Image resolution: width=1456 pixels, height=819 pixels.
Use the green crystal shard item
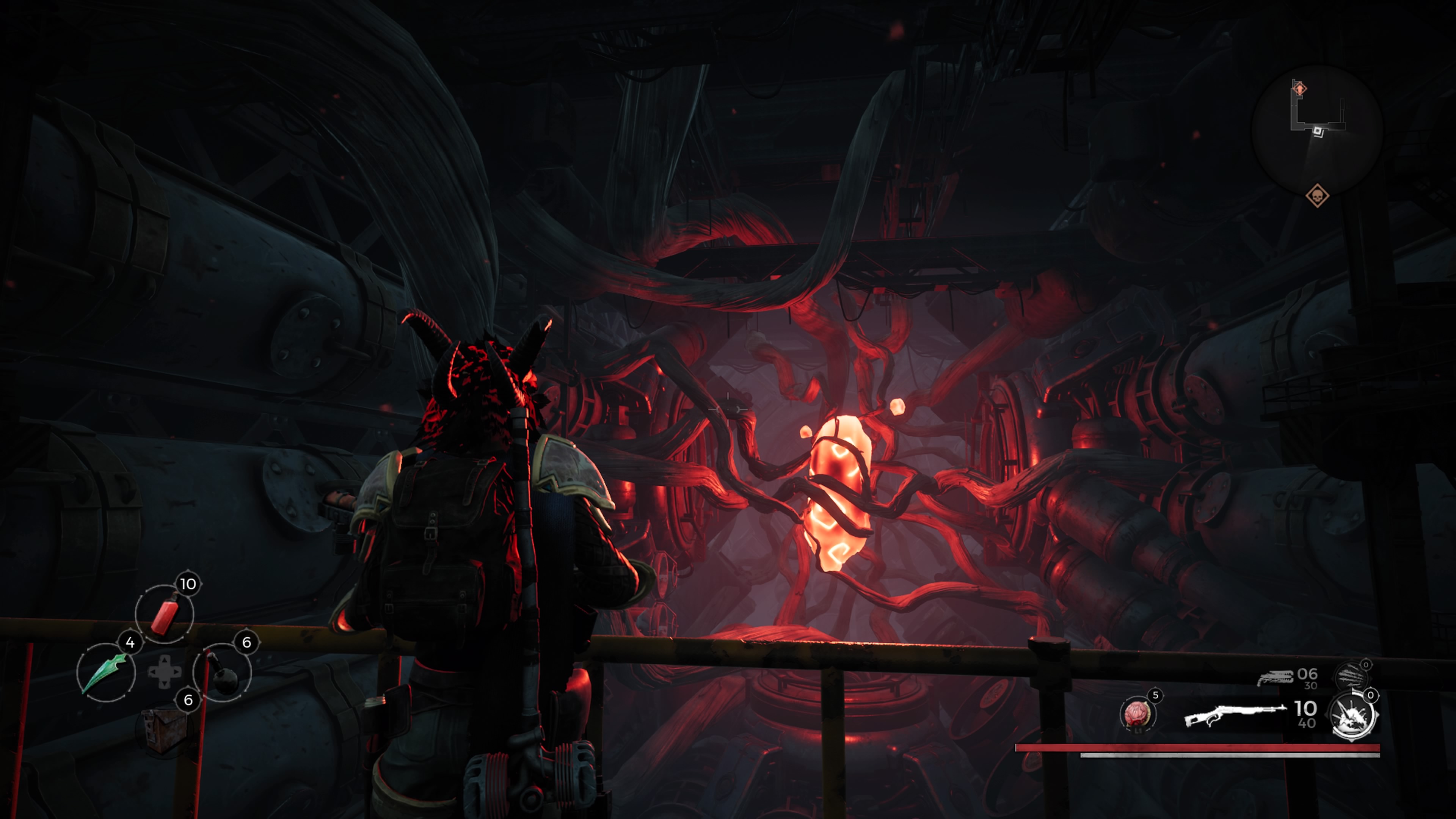tap(106, 673)
